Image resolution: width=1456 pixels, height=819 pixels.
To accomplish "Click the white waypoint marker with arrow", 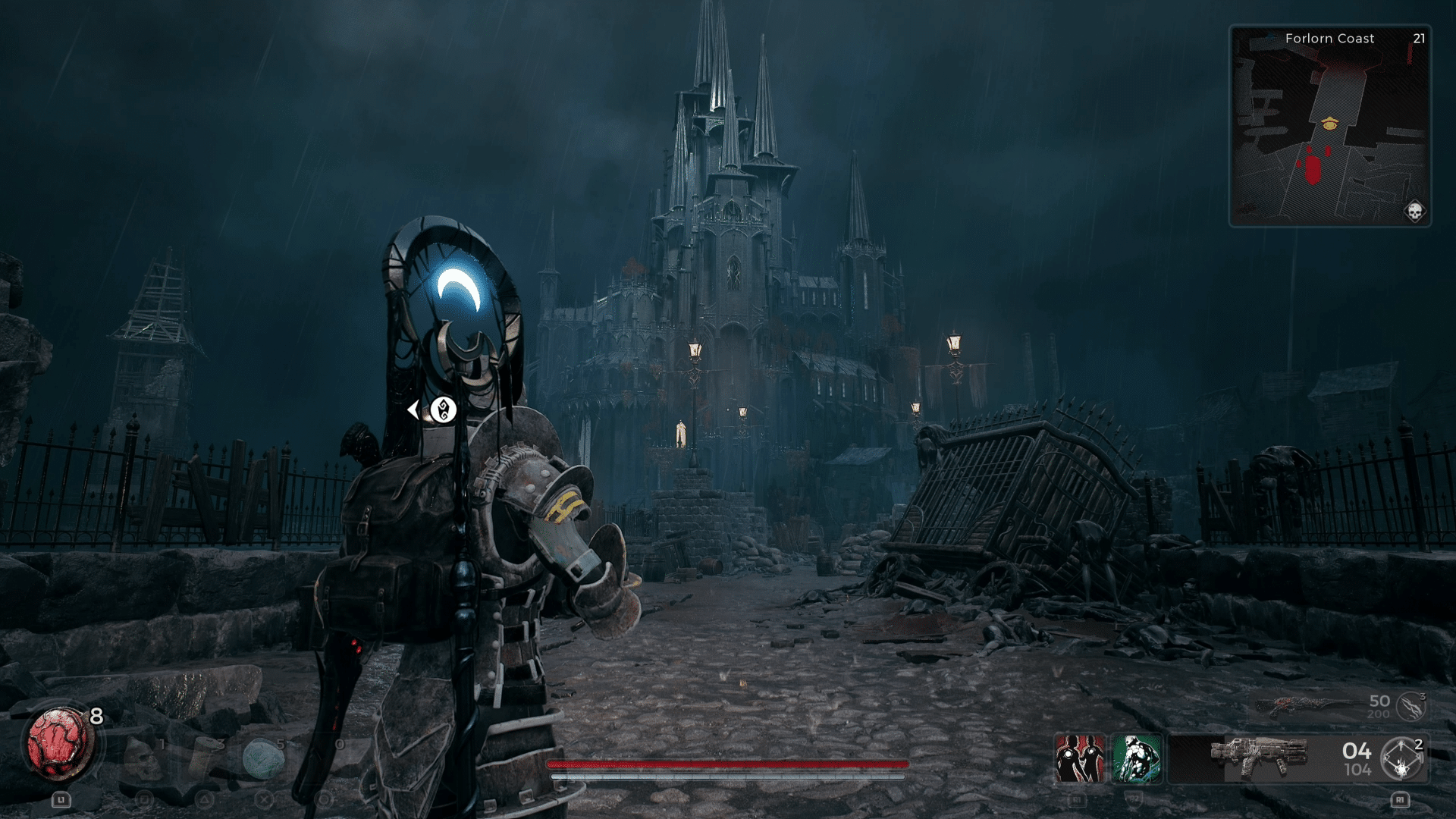I will [x=443, y=410].
